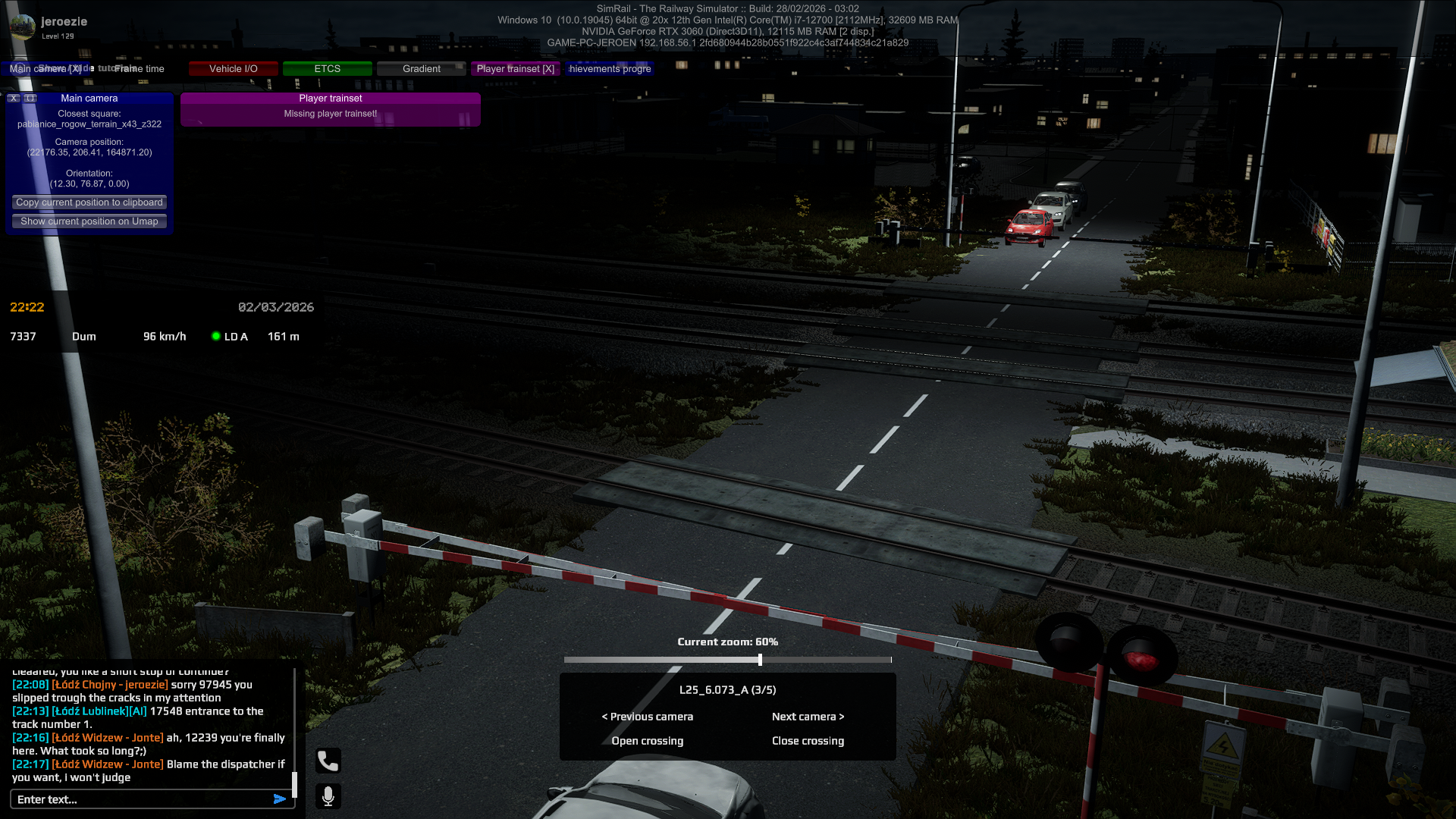Click the jeroezie player profile avatar
Viewport: 1456px width, 819px height.
pyautogui.click(x=23, y=27)
